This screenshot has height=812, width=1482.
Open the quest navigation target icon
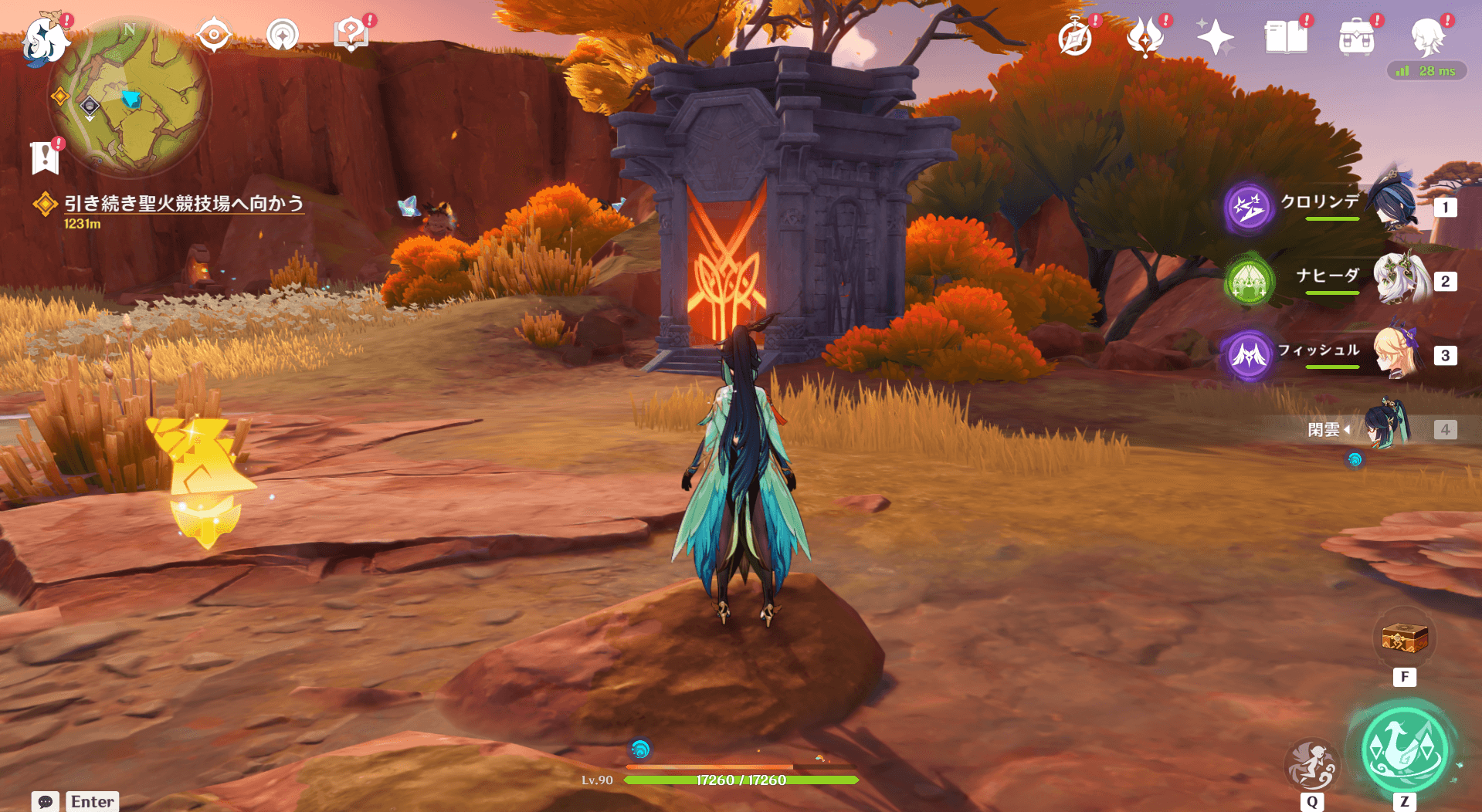[x=214, y=36]
